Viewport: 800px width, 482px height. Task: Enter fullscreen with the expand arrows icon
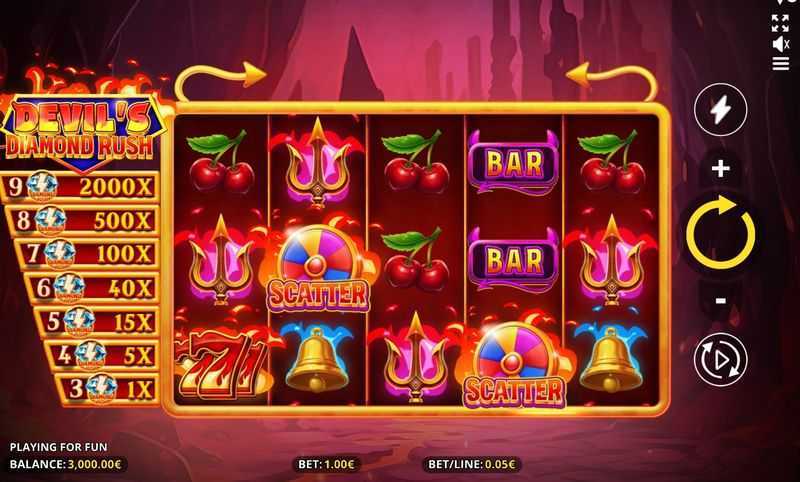click(781, 23)
